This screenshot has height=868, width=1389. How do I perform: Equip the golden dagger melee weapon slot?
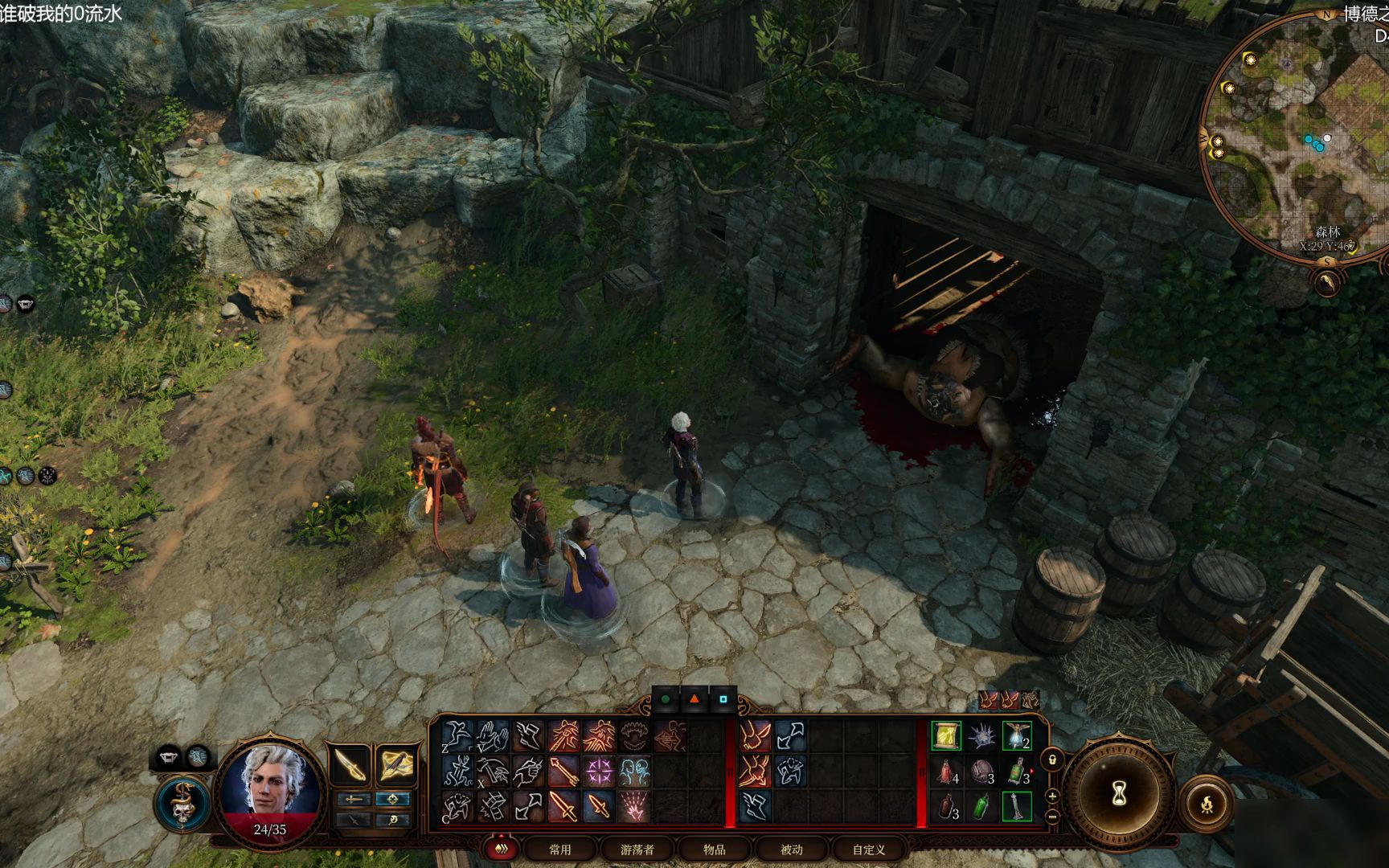pos(350,764)
